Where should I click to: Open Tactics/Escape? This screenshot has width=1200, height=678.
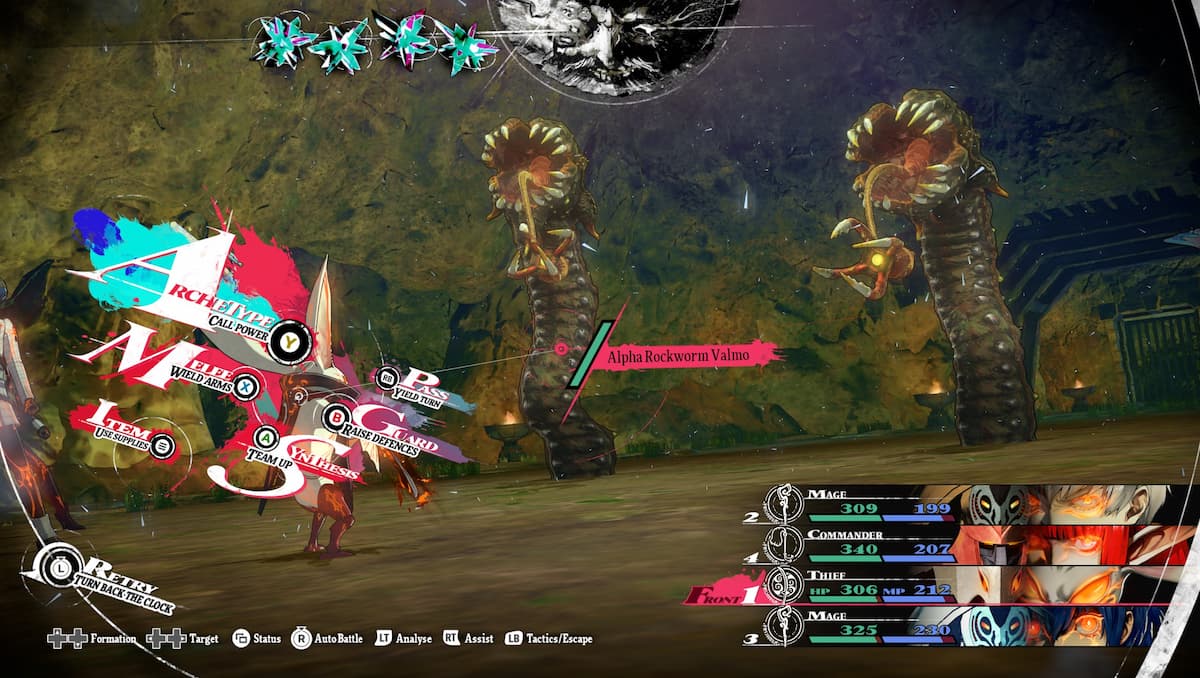(x=548, y=638)
